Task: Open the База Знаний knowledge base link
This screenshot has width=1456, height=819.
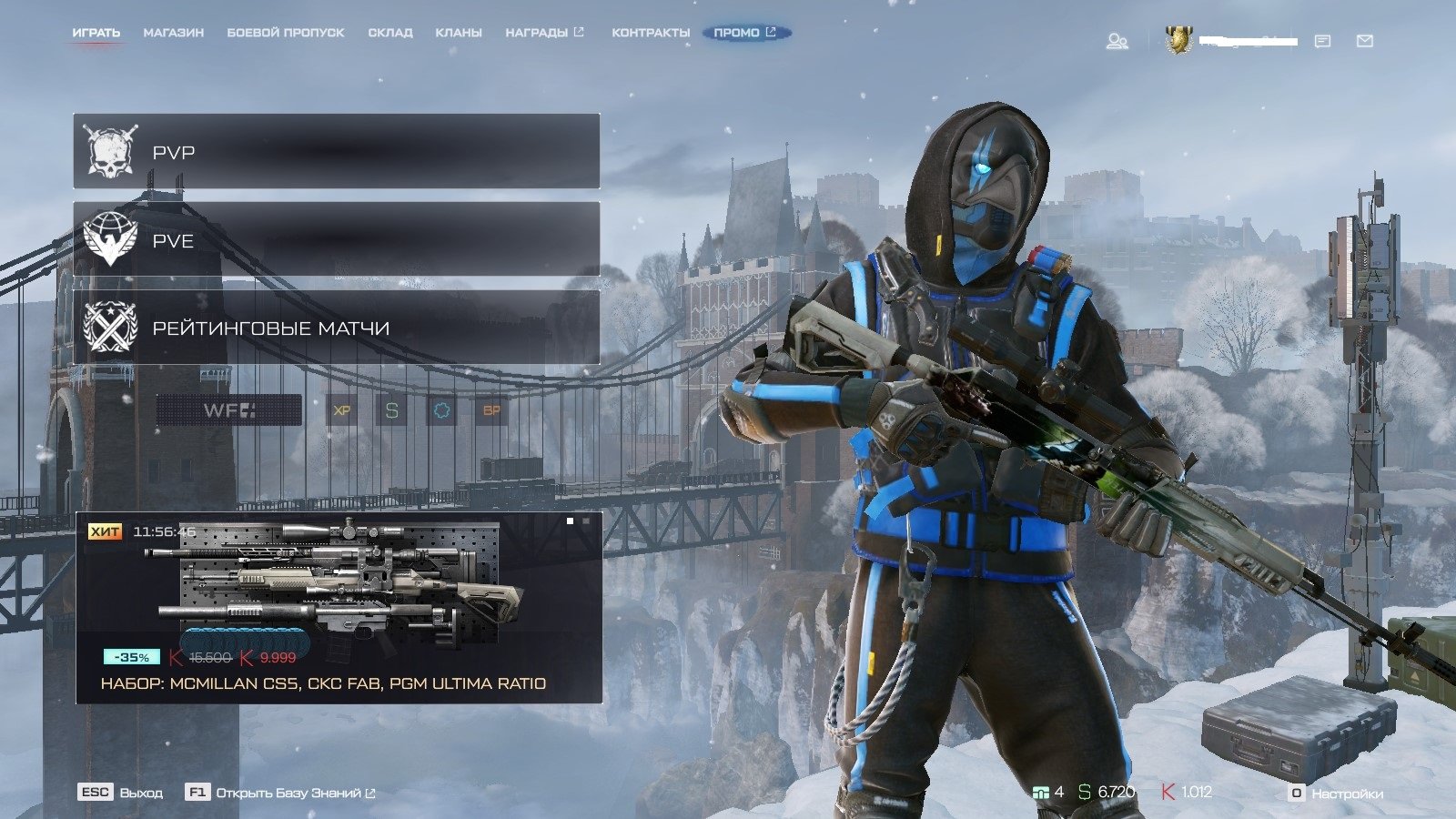Action: 281,793
